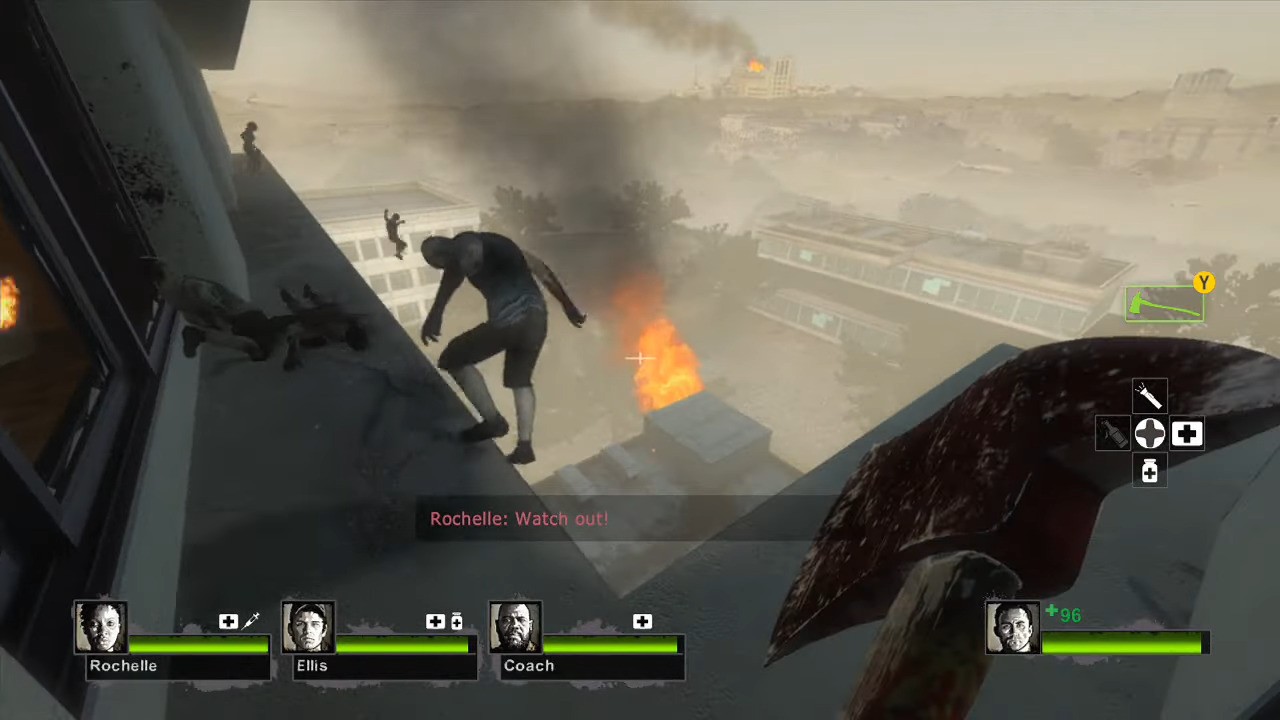Viewport: 1280px width, 720px height.
Task: Click the subtitle text 'Rochelle: Watch out!'
Action: coord(519,519)
